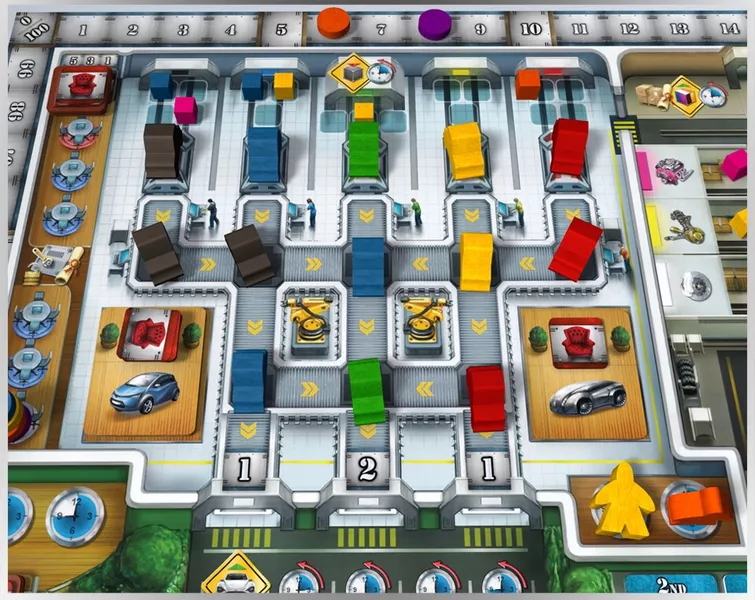755x600 pixels.
Task: Select the green car above lane 2
Action: [367, 390]
